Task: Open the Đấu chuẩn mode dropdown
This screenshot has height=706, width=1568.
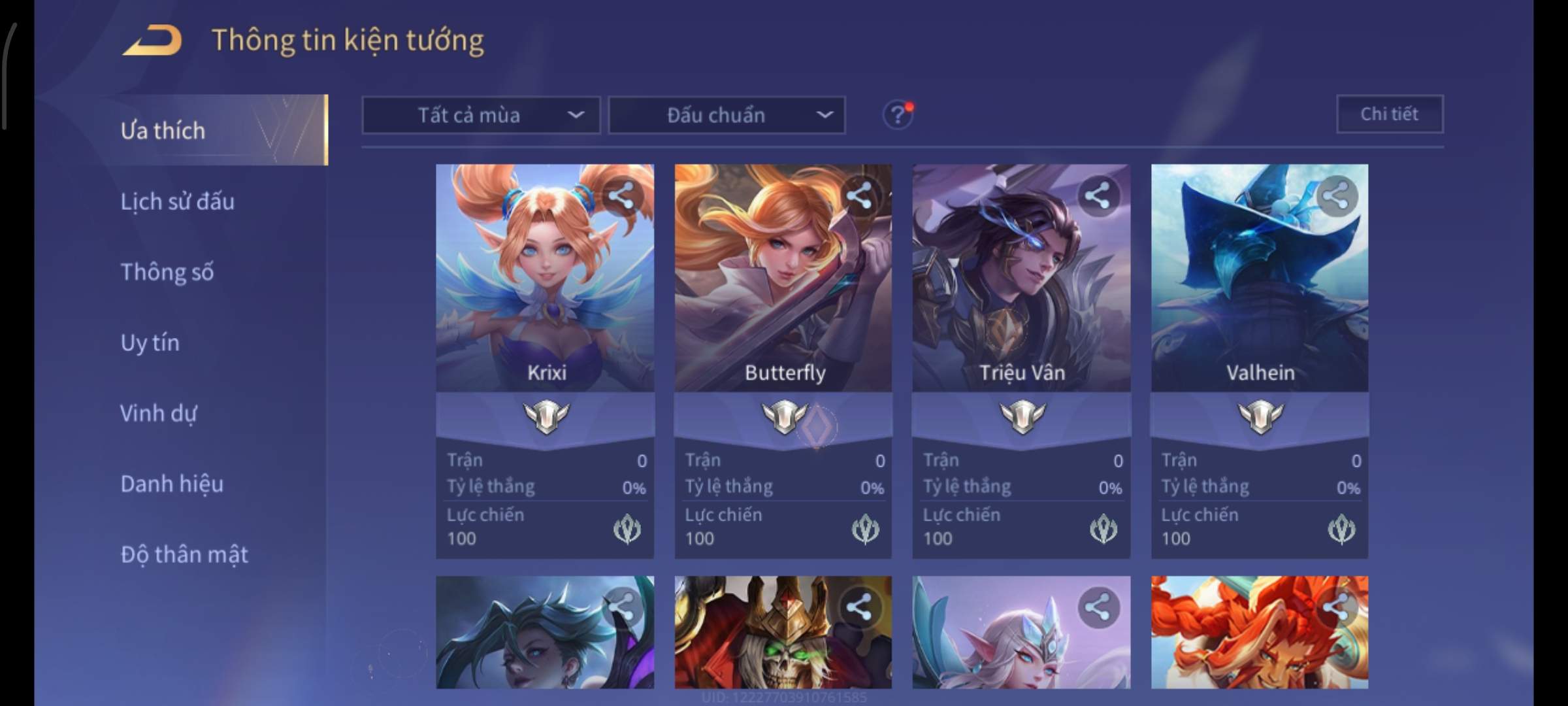Action: click(x=727, y=116)
